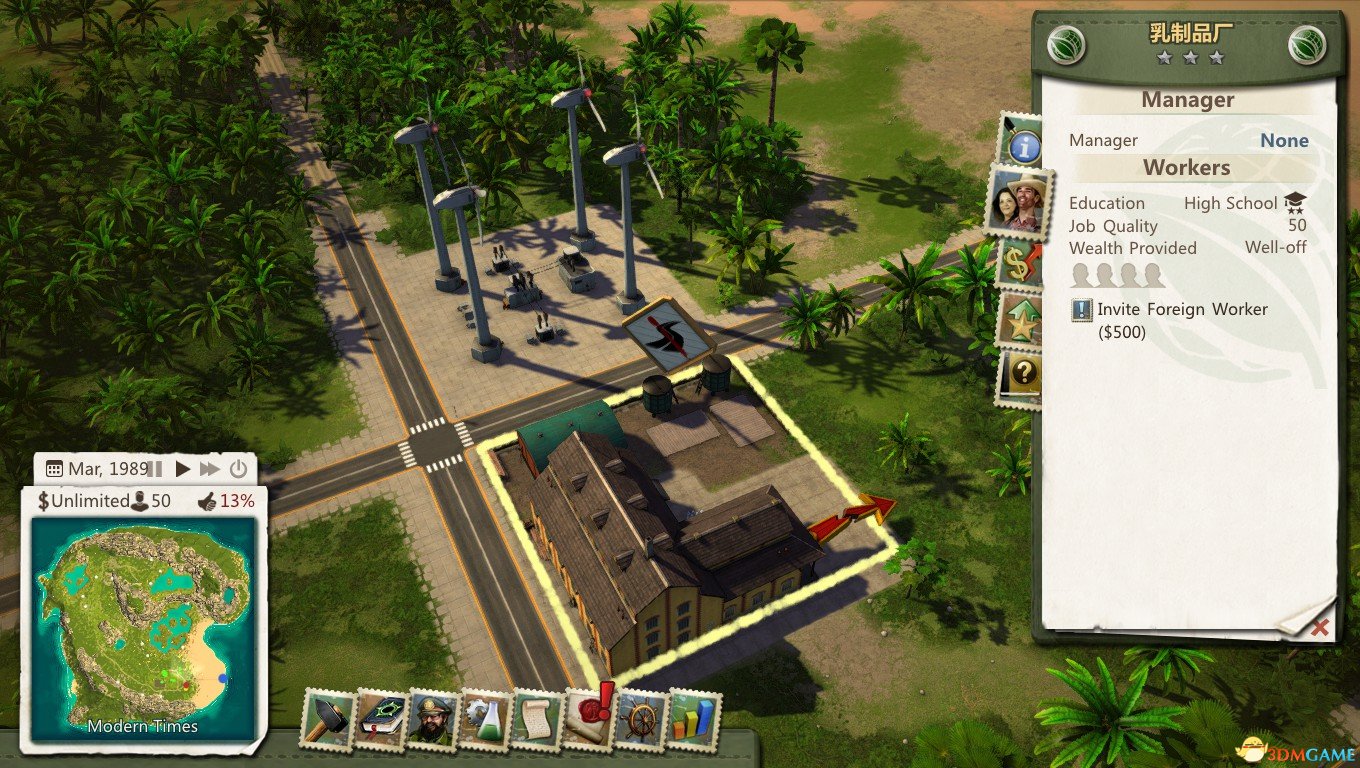Pause the game time
The height and width of the screenshot is (768, 1360).
(x=157, y=468)
